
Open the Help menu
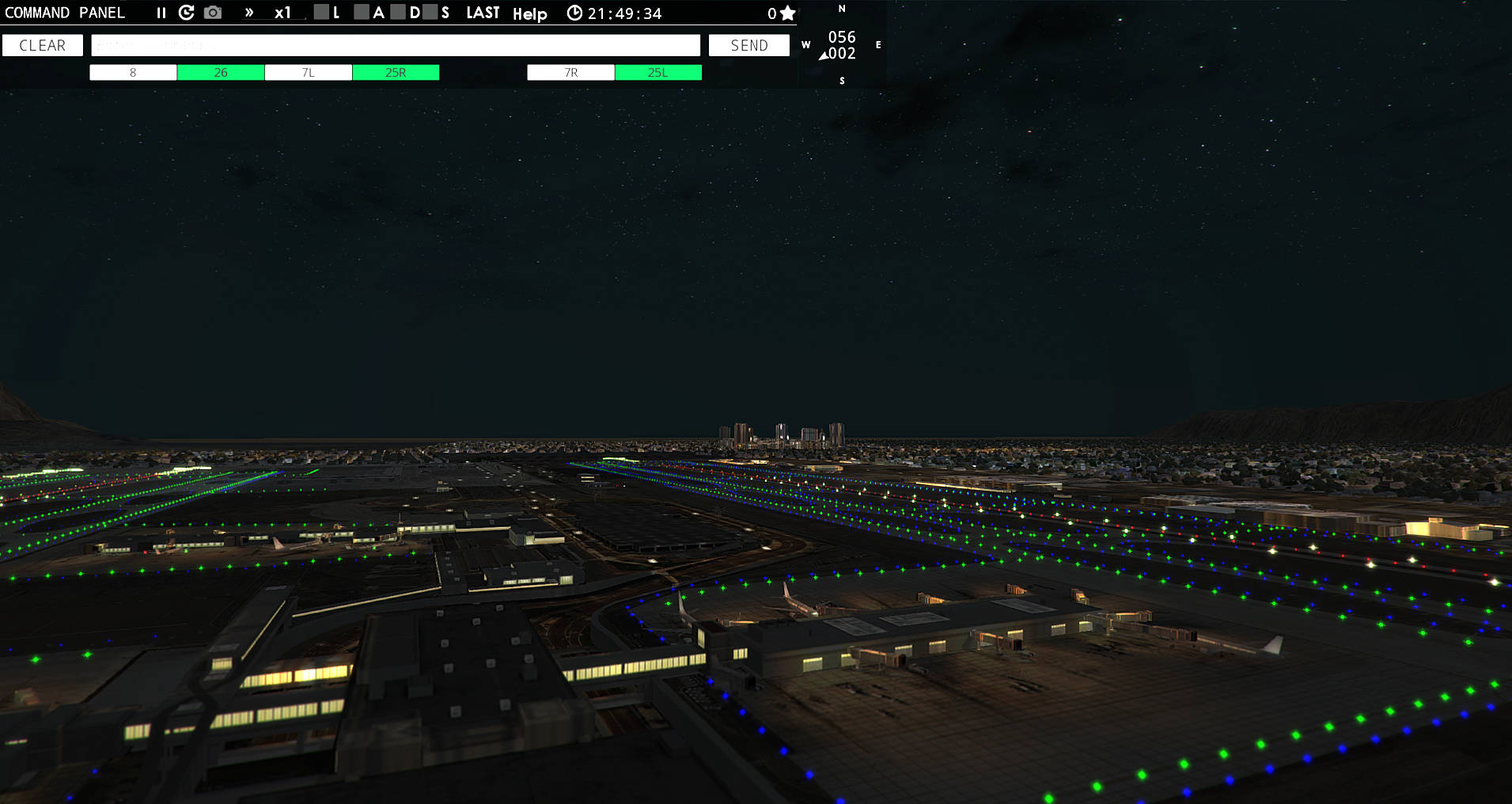point(531,13)
